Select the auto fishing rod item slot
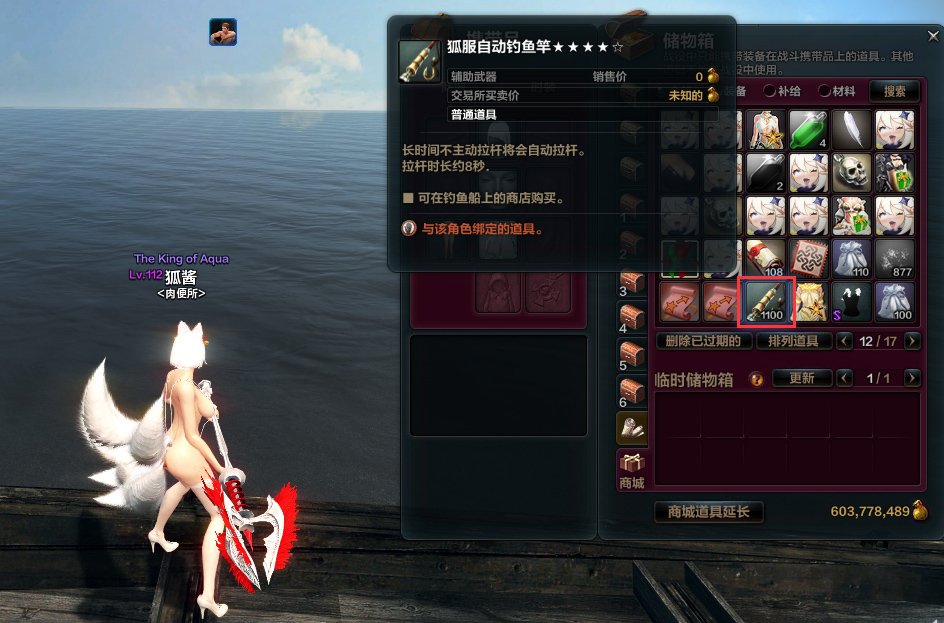 (x=766, y=302)
